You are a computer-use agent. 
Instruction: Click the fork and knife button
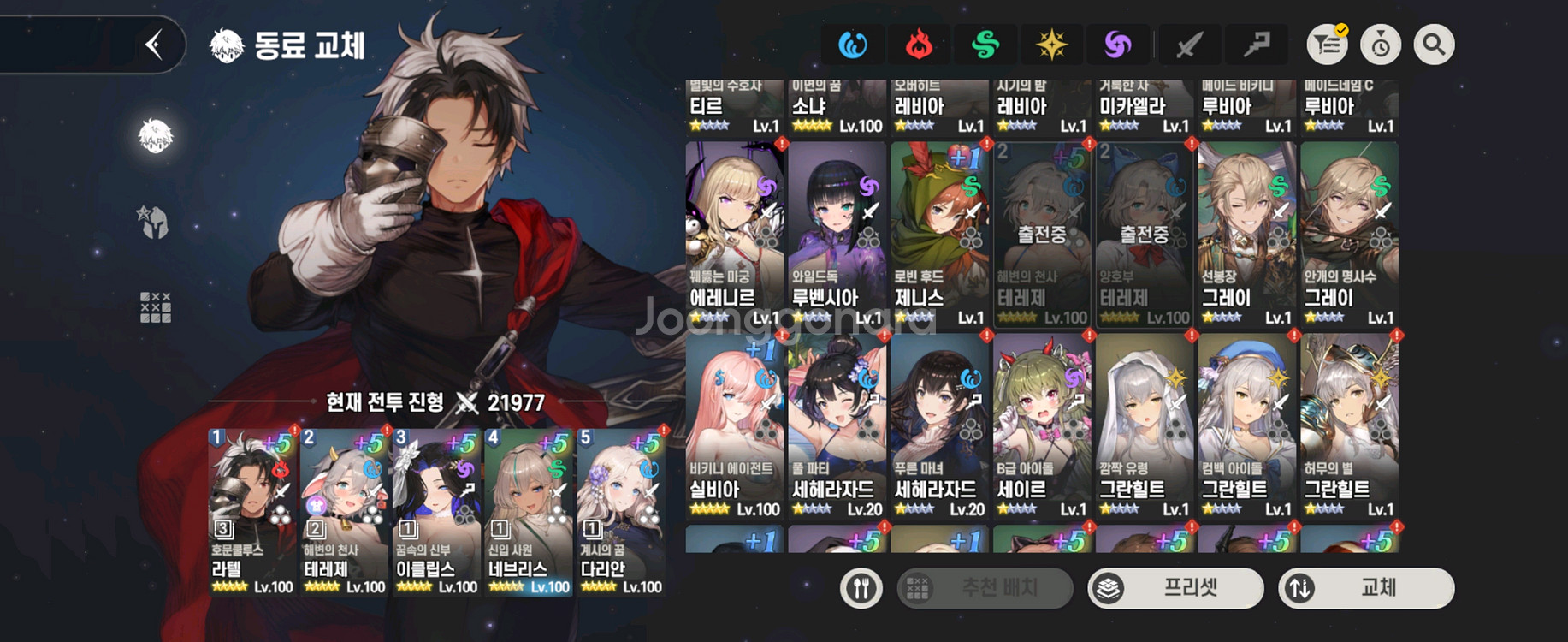[861, 588]
